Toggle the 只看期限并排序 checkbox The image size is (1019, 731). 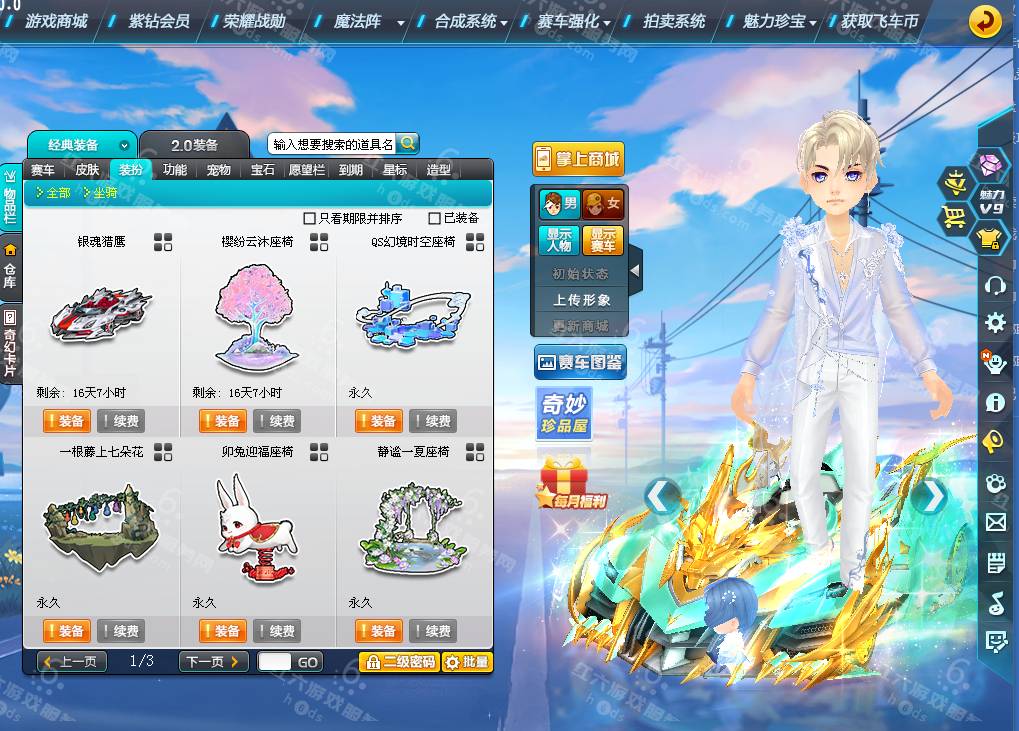tap(309, 218)
